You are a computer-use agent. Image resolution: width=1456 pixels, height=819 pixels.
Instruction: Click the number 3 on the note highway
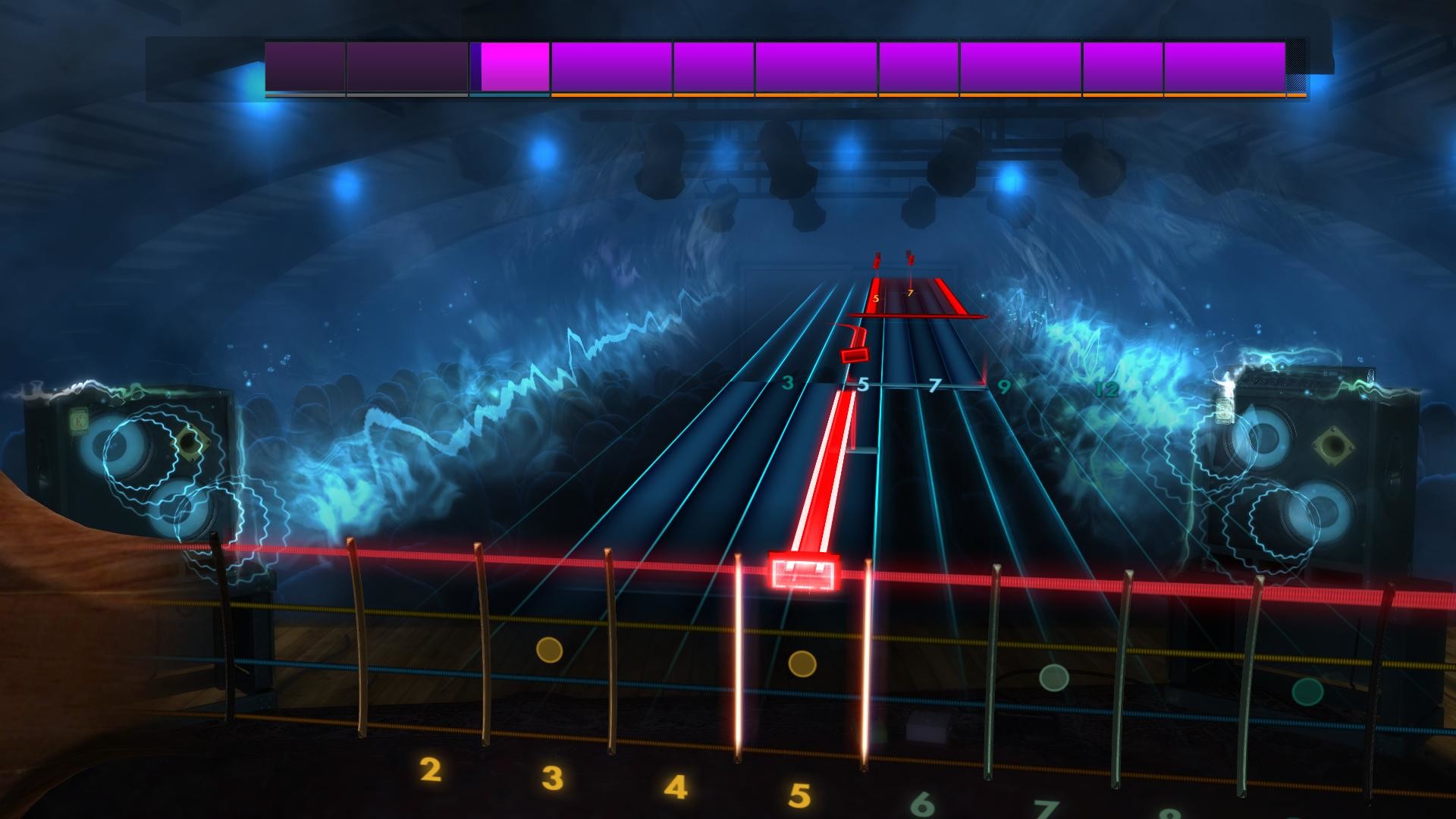pyautogui.click(x=788, y=383)
